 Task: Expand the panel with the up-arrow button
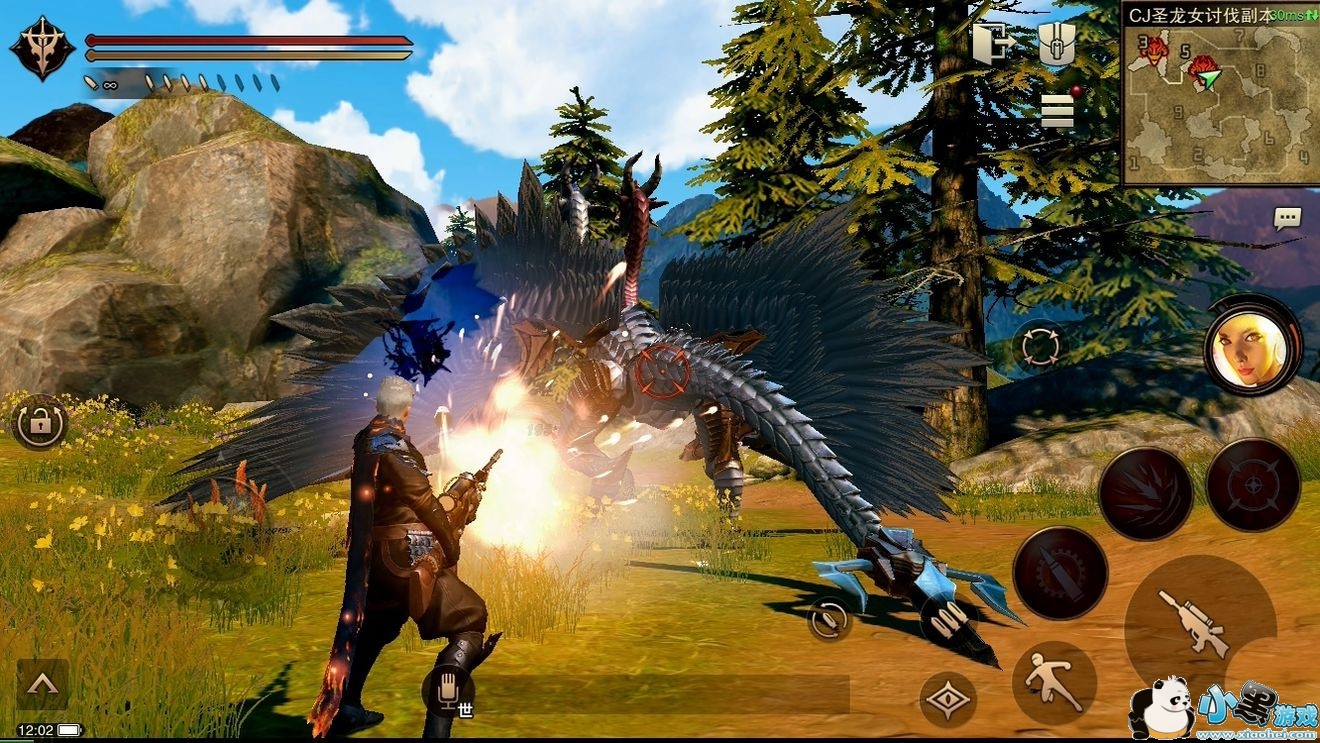42,683
